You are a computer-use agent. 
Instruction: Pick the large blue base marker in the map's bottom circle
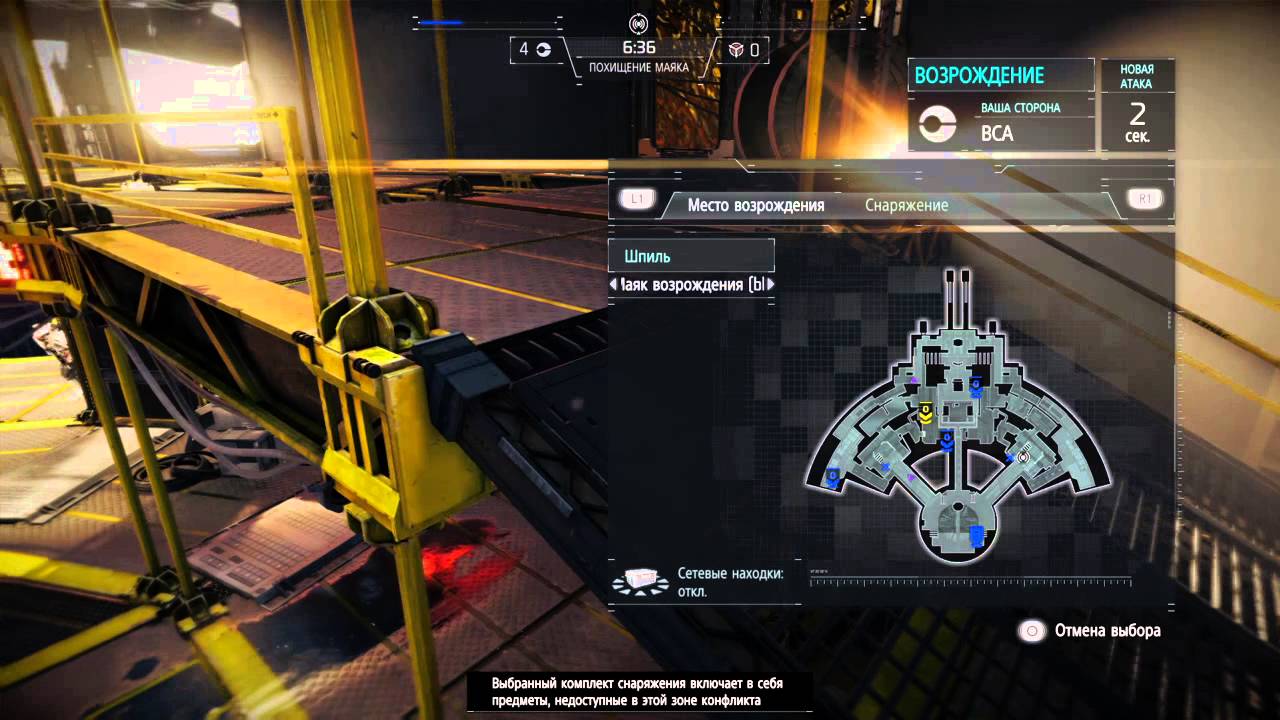pyautogui.click(x=976, y=536)
